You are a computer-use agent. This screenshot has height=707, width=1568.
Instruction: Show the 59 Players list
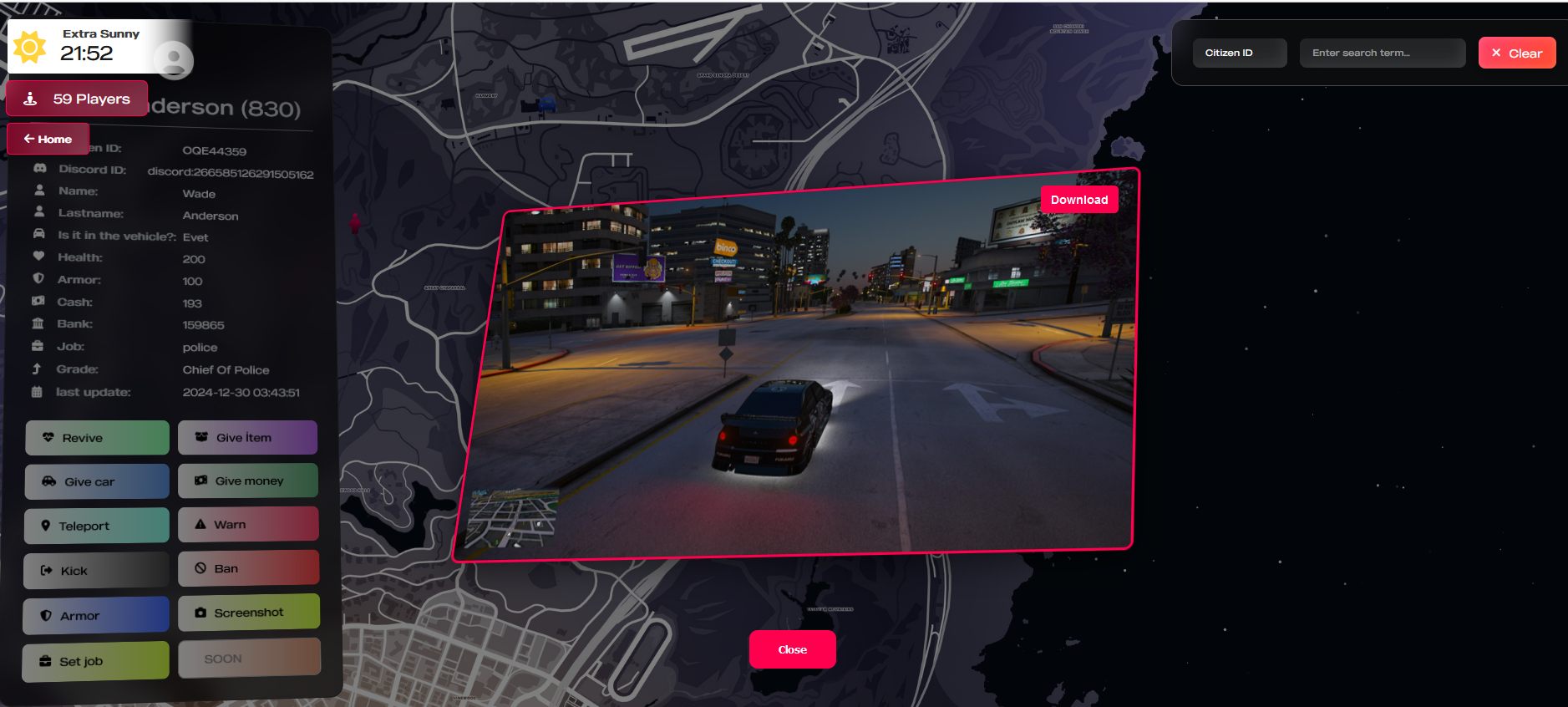tap(77, 99)
